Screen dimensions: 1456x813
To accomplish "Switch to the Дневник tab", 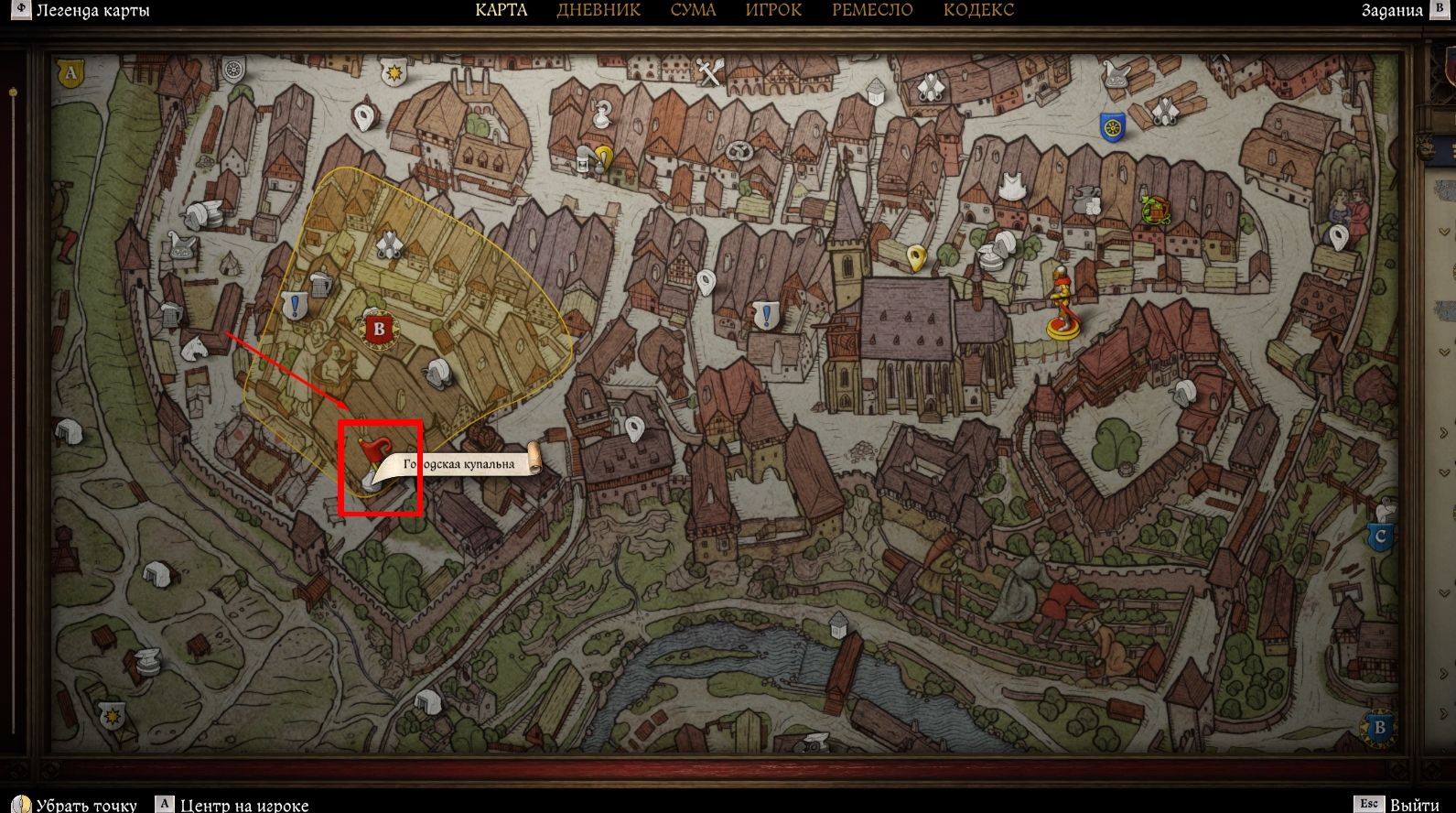I will (599, 10).
